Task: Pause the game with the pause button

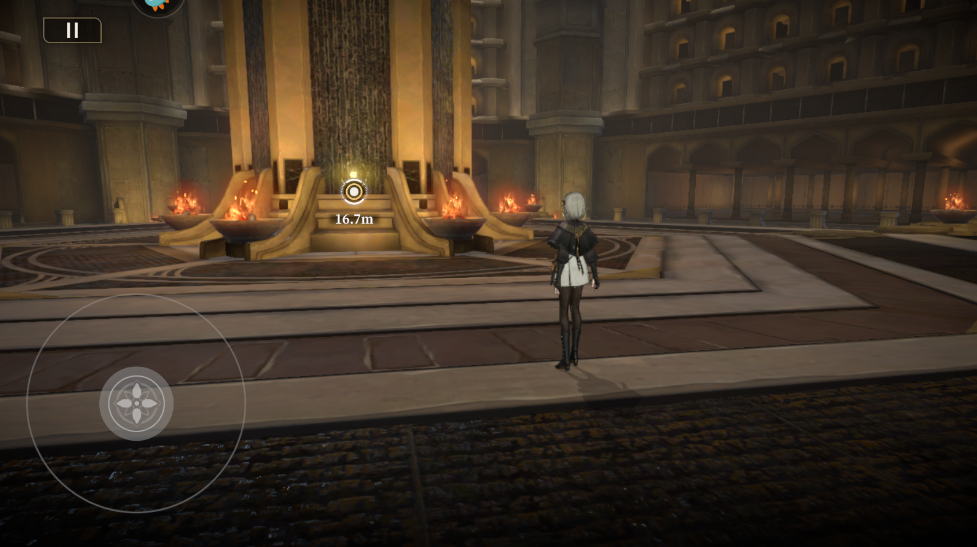Action: point(72,30)
